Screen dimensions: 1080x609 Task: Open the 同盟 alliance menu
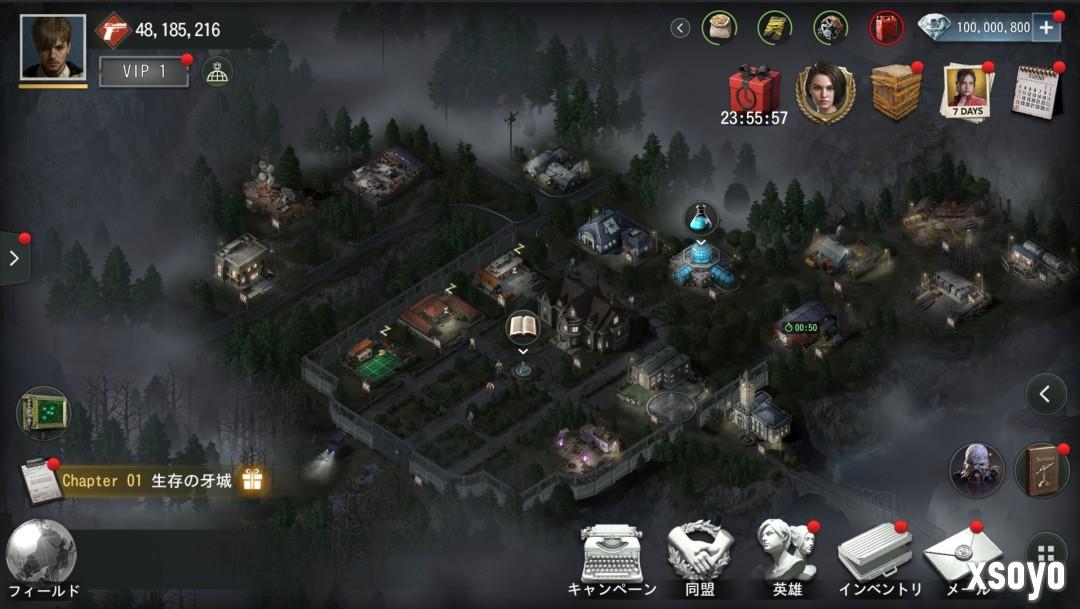[x=700, y=558]
